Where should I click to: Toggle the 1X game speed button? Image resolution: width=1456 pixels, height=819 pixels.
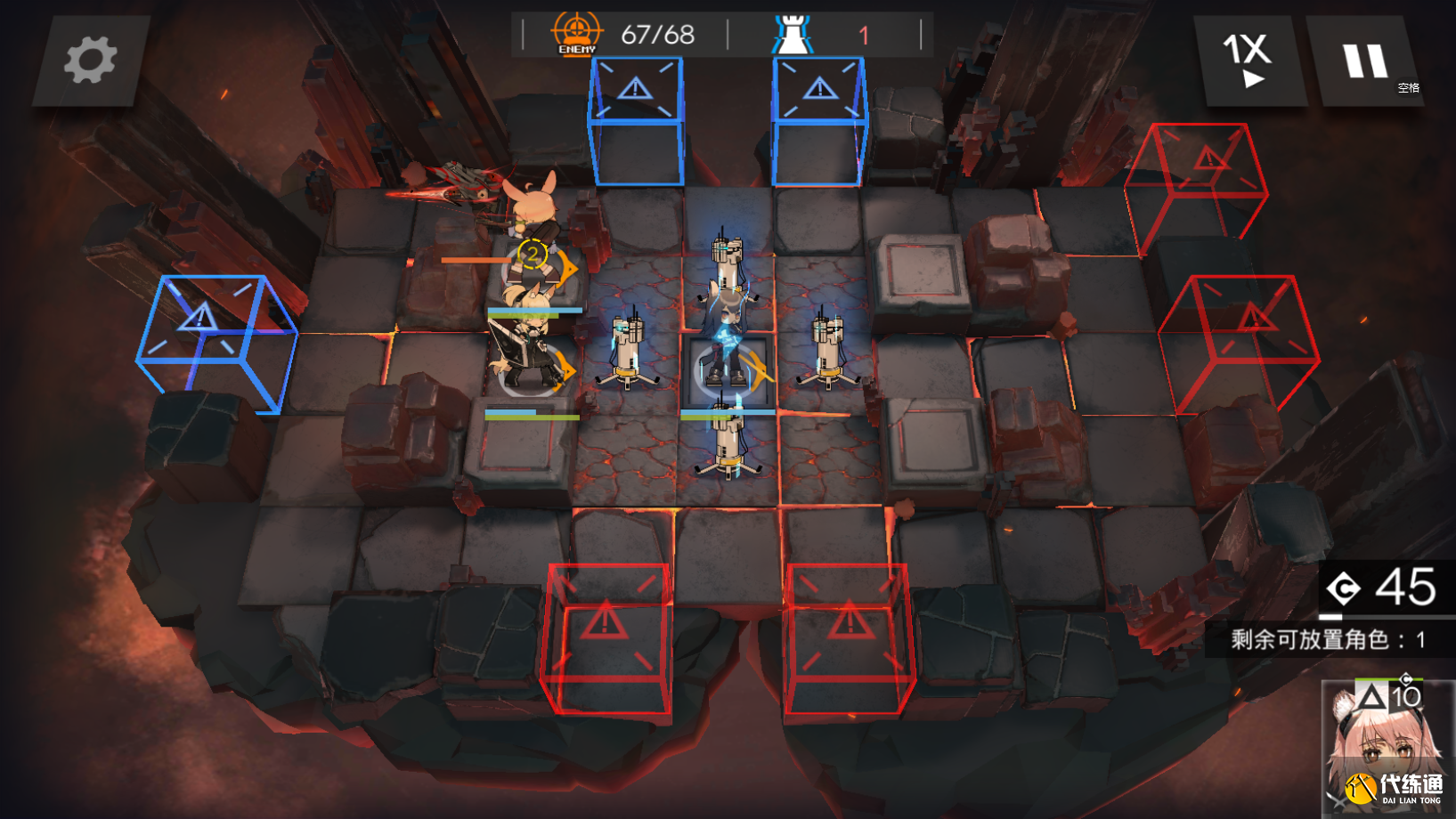pos(1249,61)
